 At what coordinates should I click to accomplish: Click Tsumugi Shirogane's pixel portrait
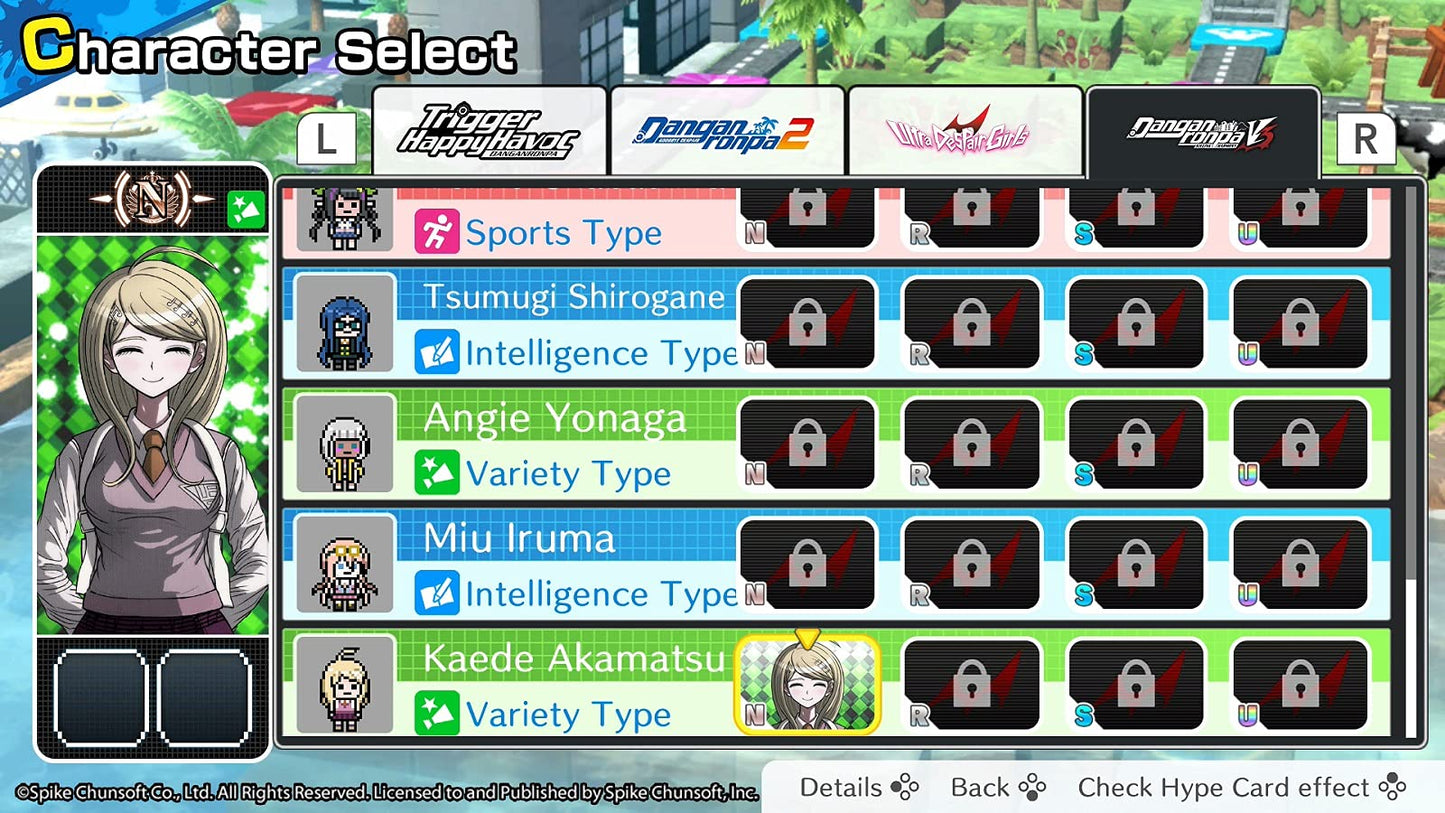click(346, 323)
